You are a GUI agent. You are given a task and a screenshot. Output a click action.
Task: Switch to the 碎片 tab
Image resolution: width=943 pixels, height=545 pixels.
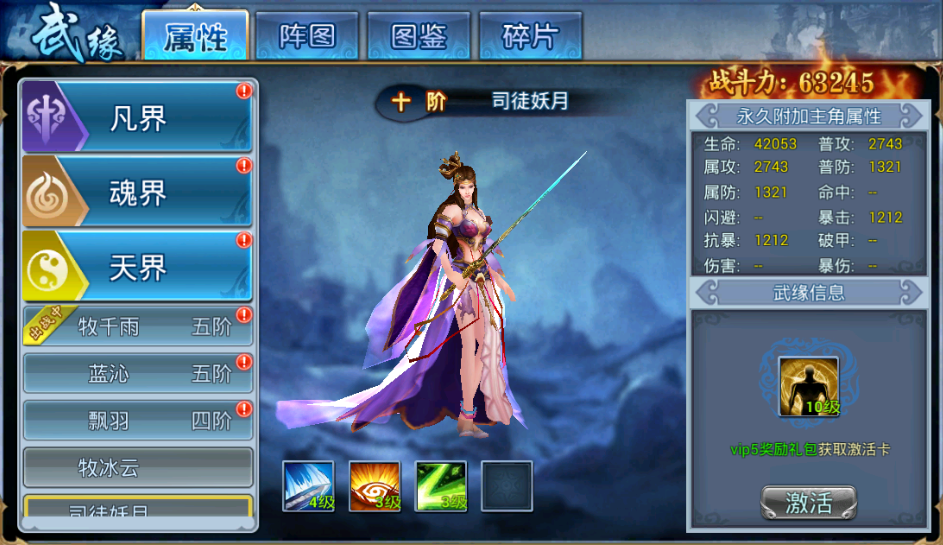pos(530,37)
